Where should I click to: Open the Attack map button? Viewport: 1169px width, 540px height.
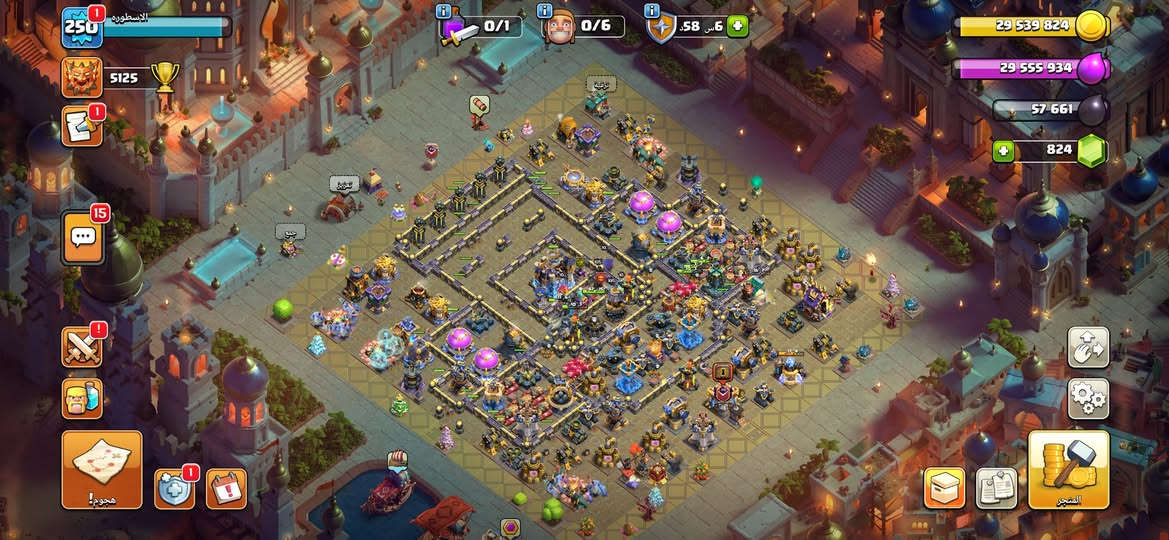(x=101, y=469)
